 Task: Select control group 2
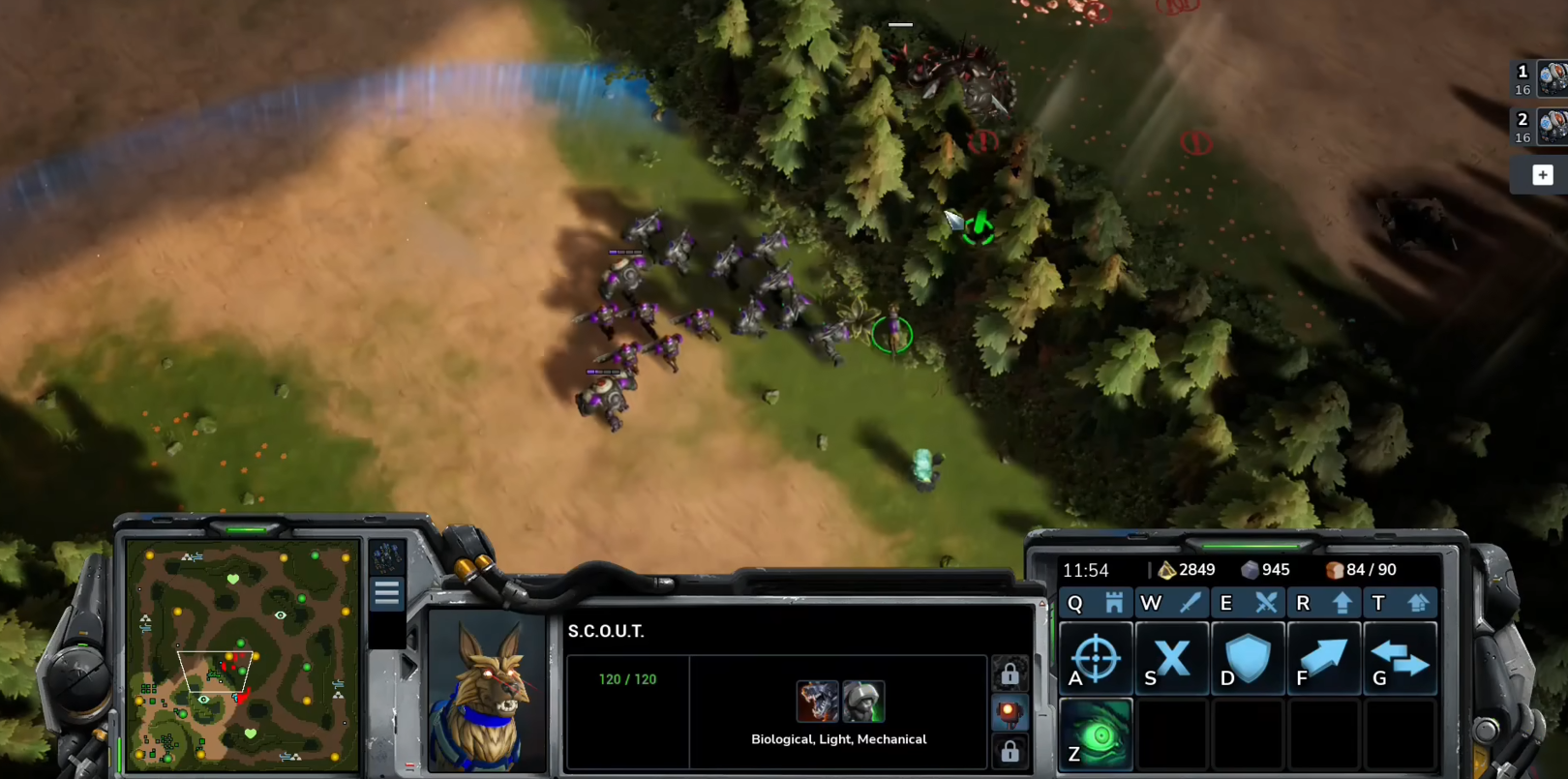click(x=1539, y=127)
